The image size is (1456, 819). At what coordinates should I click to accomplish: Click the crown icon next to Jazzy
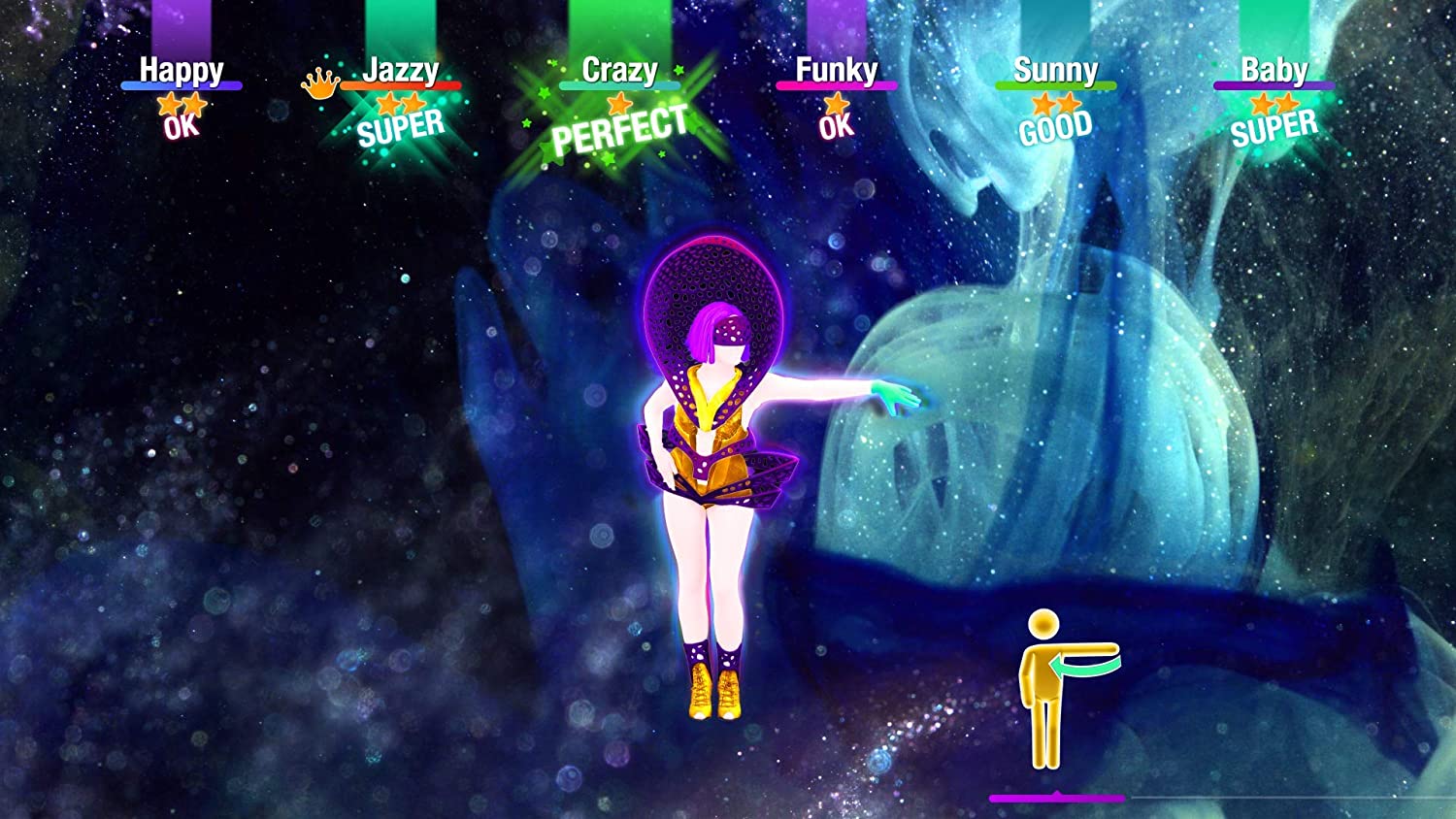tap(321, 82)
